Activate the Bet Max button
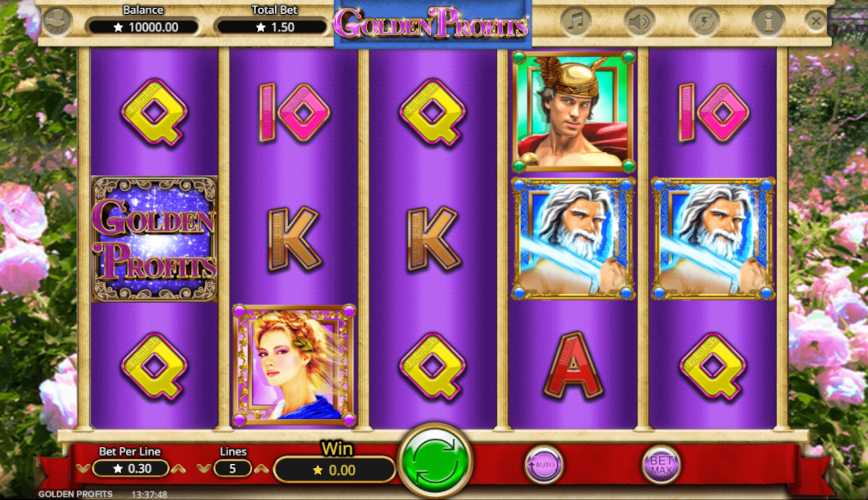868x500 pixels. point(660,462)
